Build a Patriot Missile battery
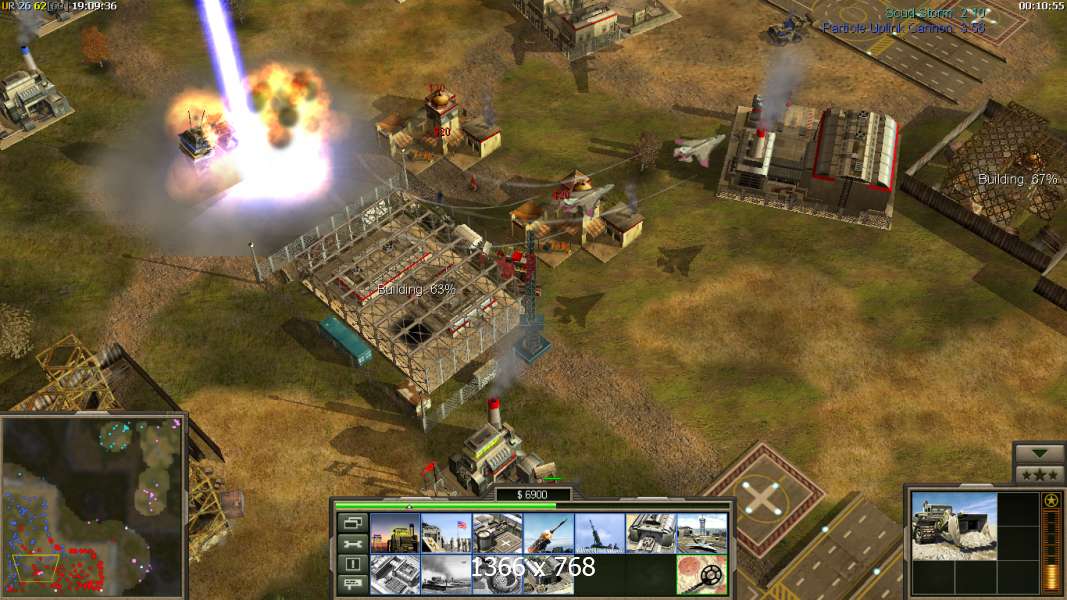The image size is (1067, 600). coord(548,533)
